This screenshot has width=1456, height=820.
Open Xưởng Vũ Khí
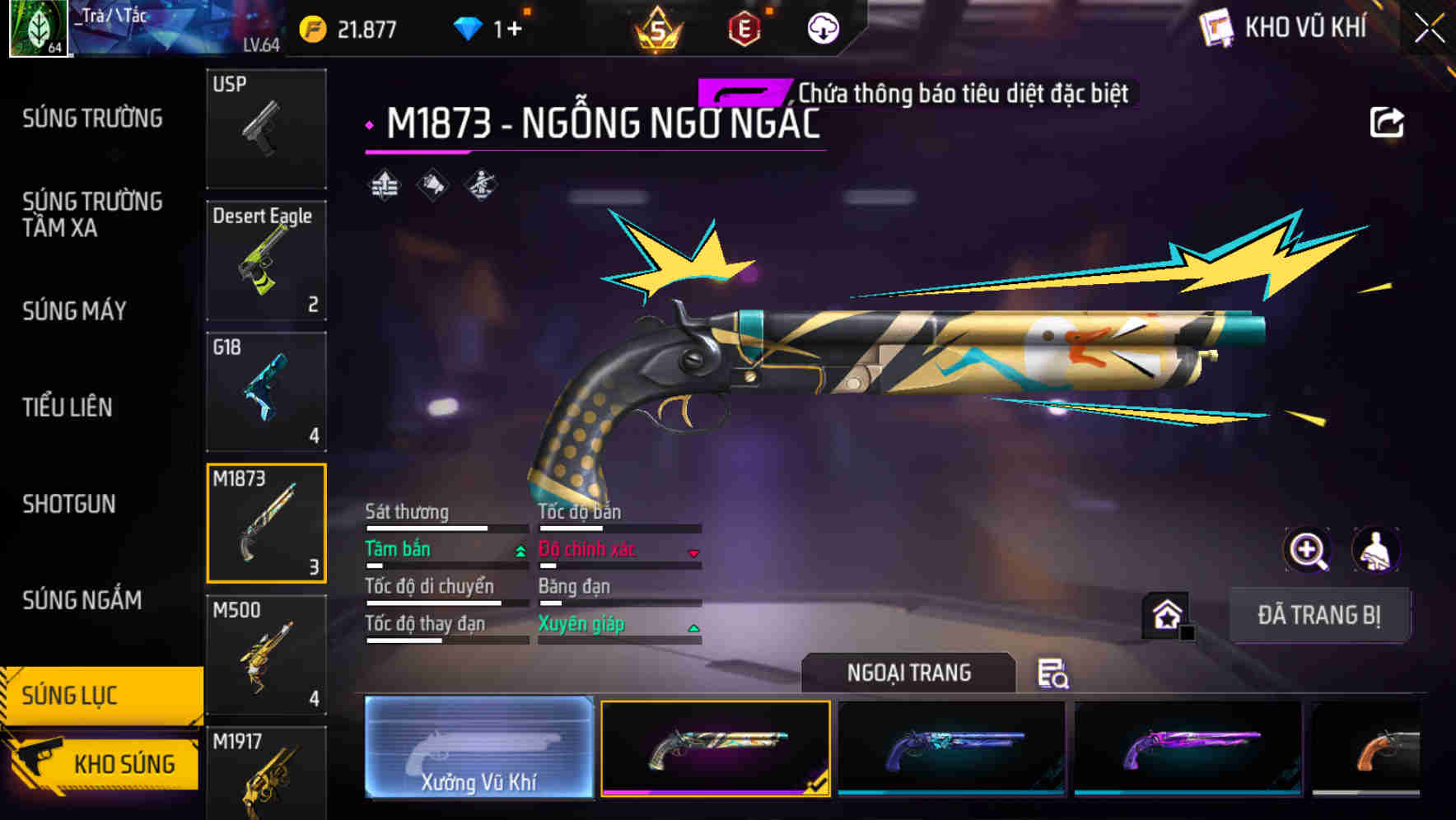click(478, 751)
